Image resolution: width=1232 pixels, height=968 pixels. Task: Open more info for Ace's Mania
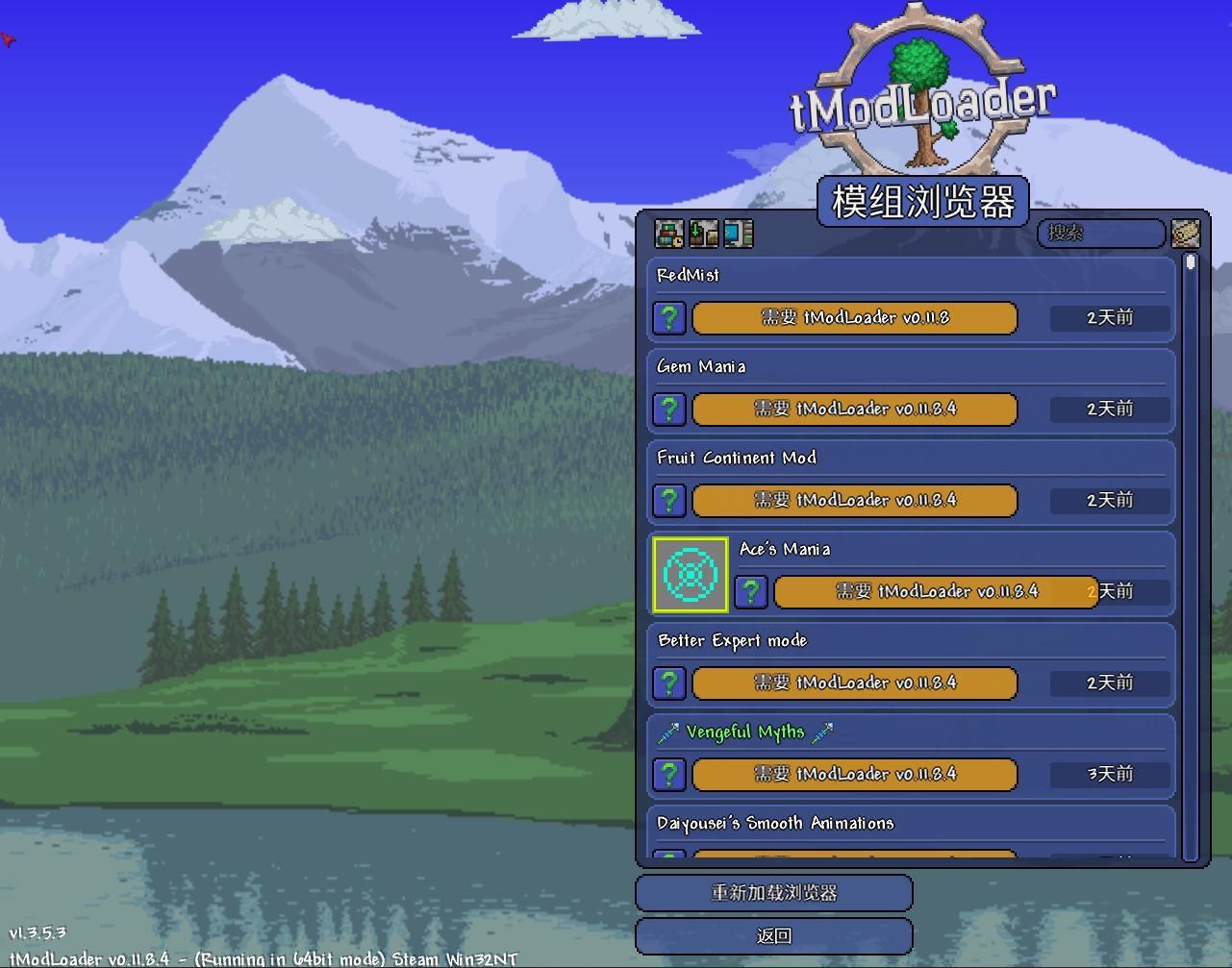[750, 592]
